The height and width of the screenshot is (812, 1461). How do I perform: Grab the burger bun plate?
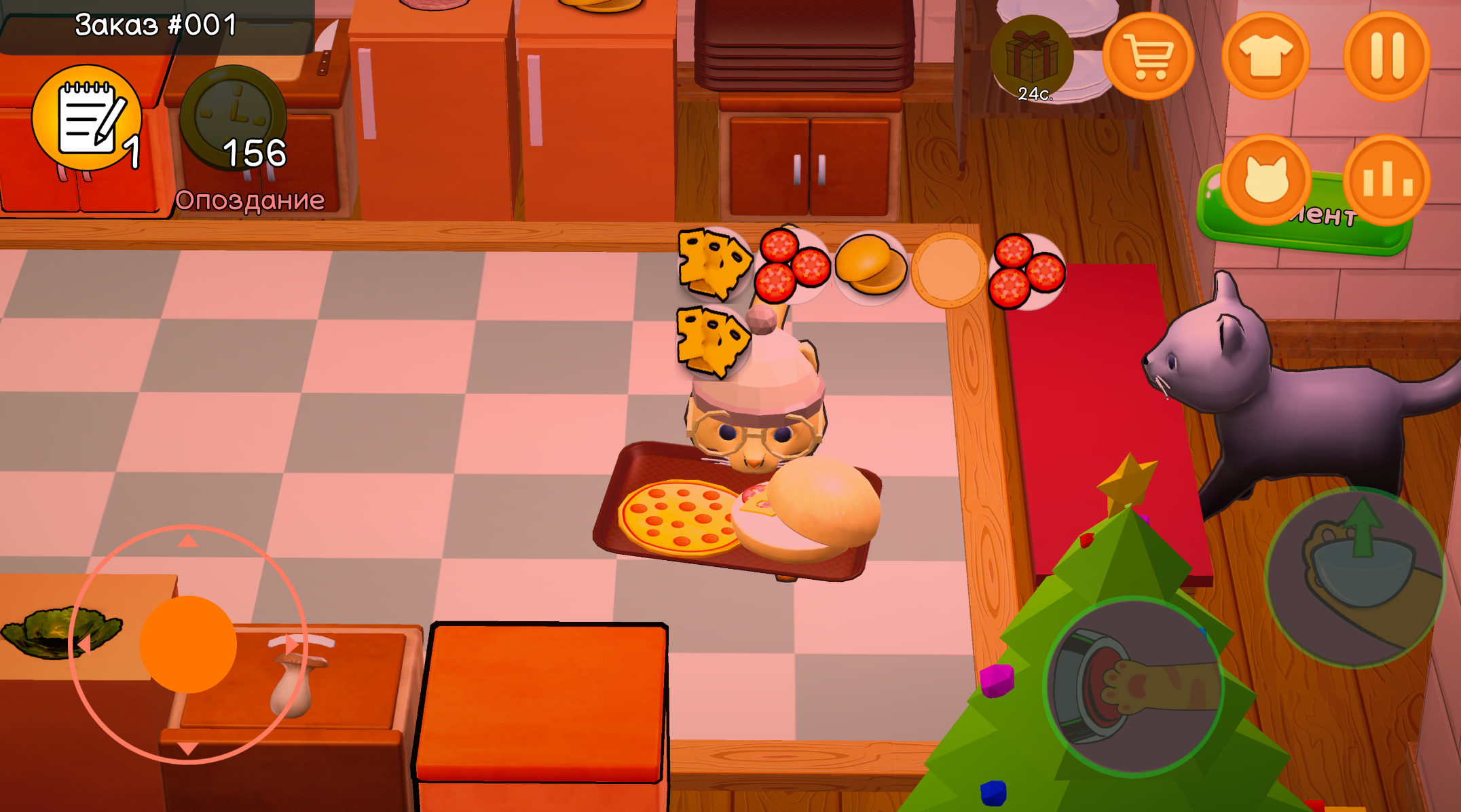pos(871,267)
